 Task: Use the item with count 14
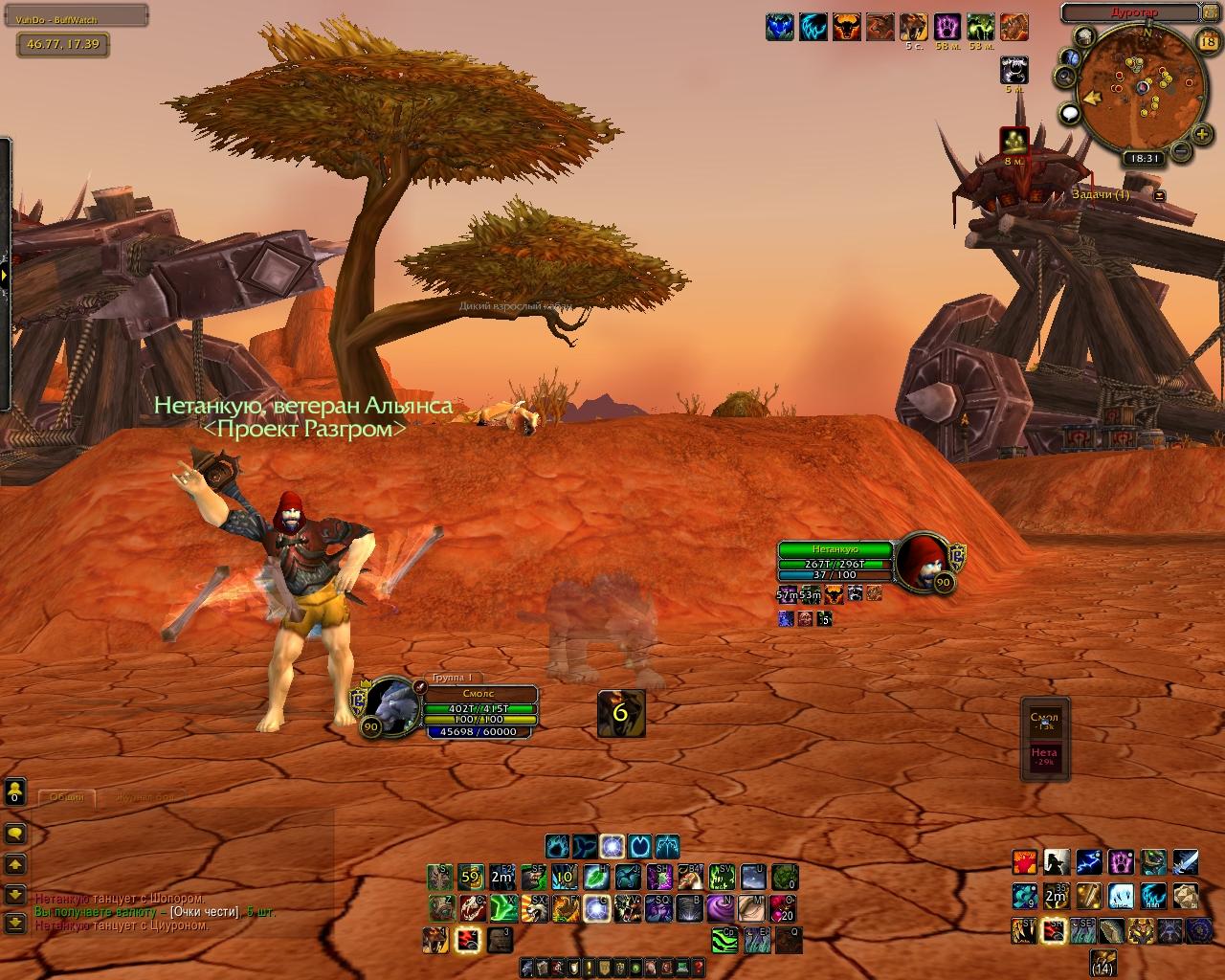pos(1103,961)
